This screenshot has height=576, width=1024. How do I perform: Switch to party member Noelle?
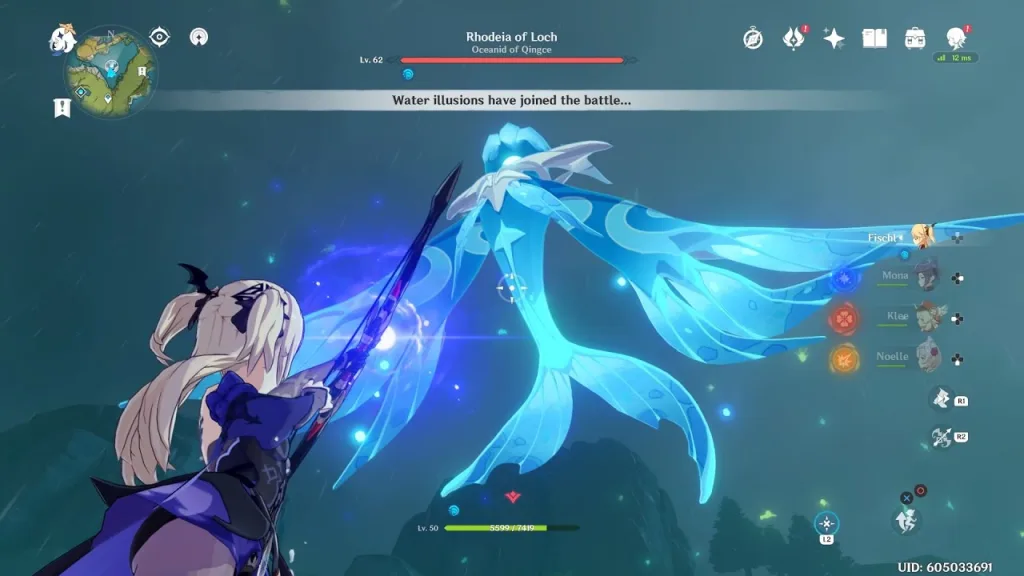pyautogui.click(x=928, y=355)
